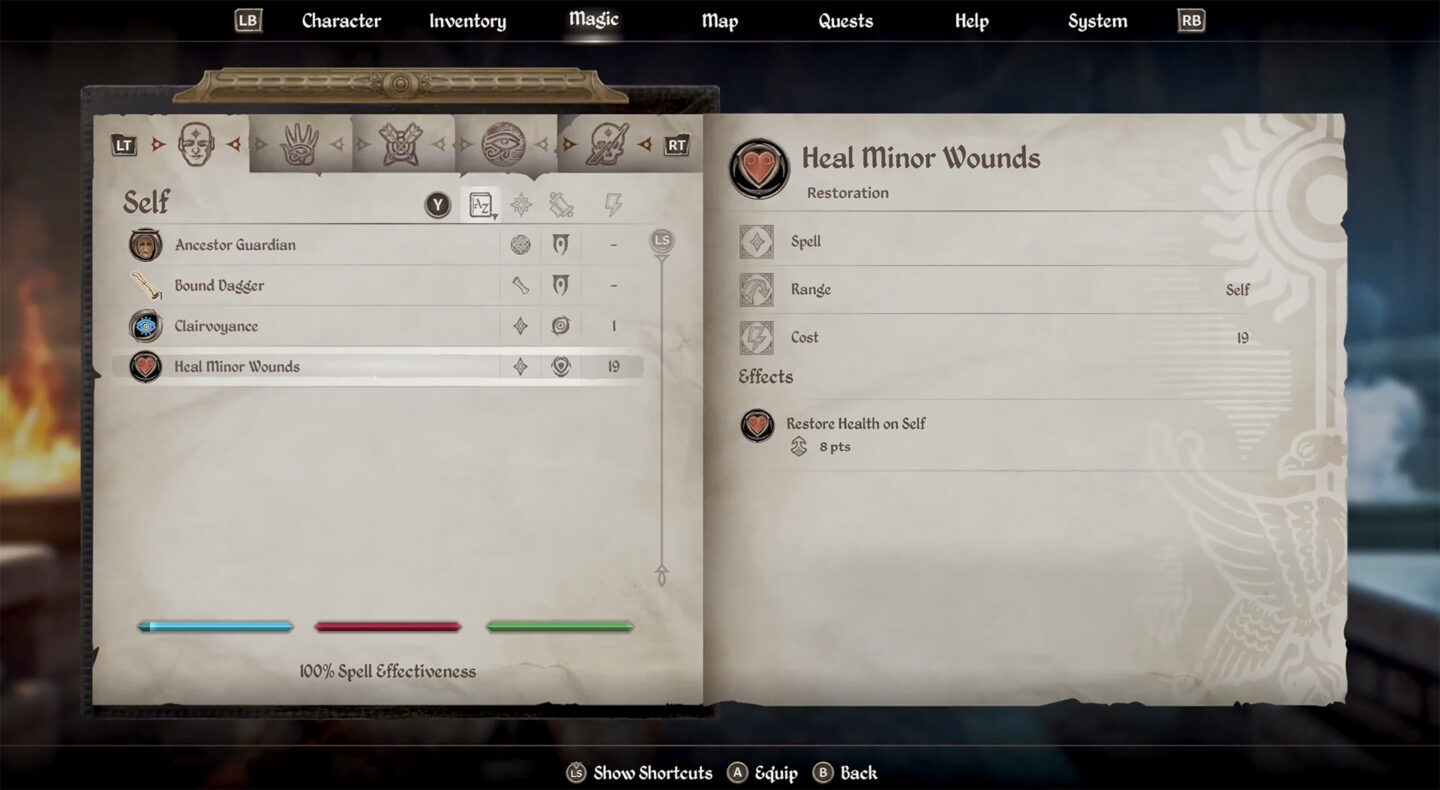Click the Restore Health on Self effect icon

(x=758, y=425)
